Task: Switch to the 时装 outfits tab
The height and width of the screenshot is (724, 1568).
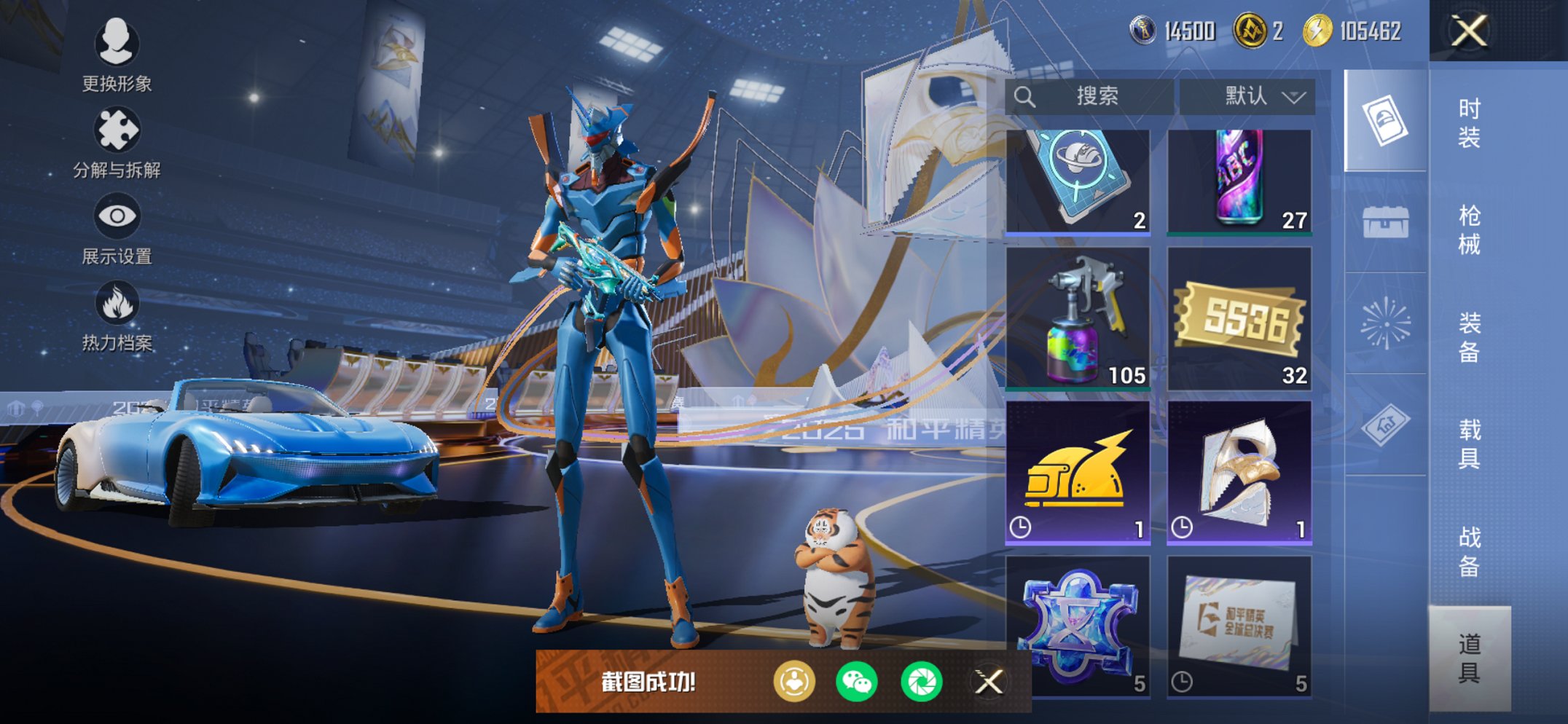Action: [x=1469, y=122]
